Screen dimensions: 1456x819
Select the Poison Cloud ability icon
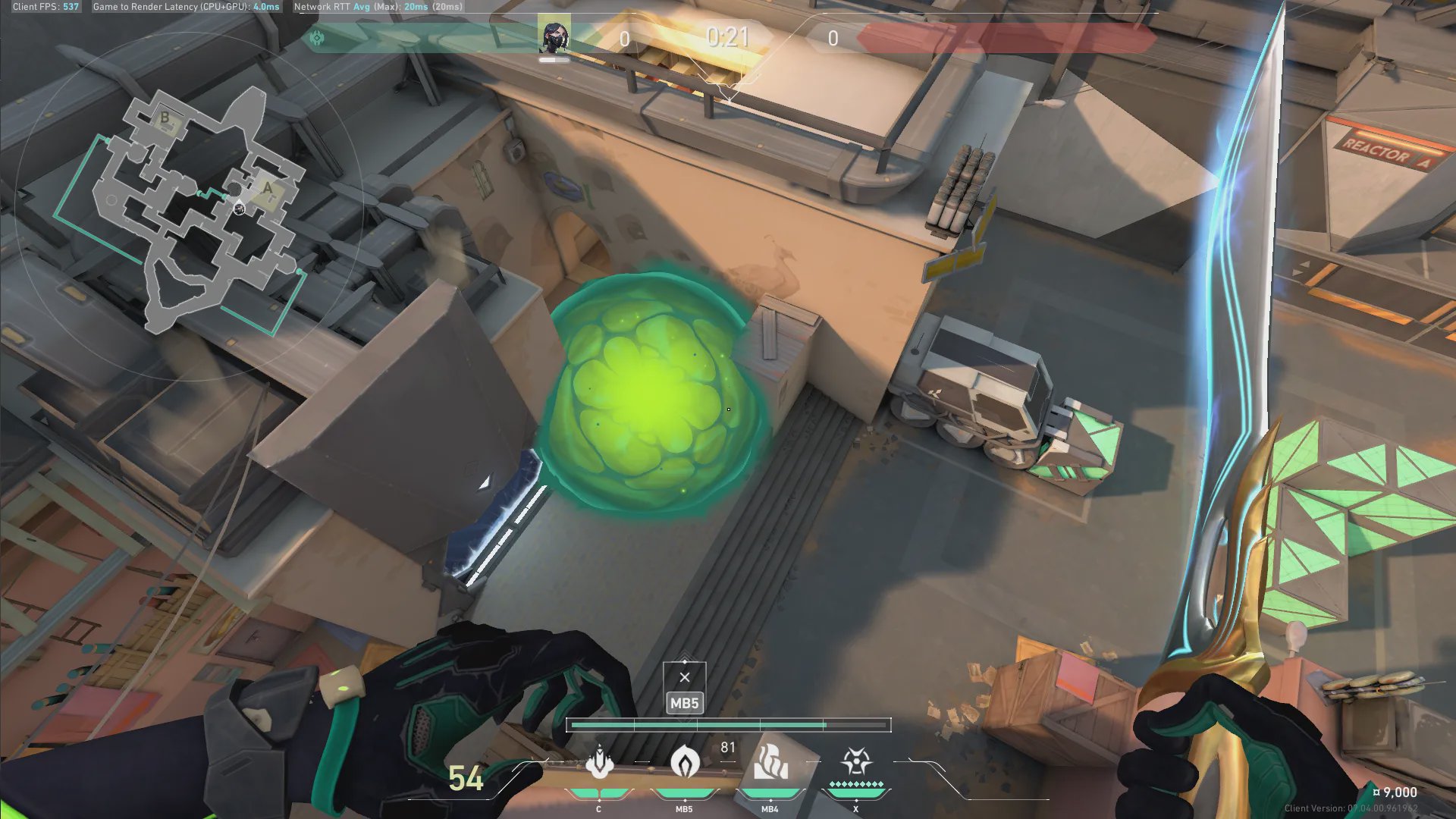[x=684, y=764]
